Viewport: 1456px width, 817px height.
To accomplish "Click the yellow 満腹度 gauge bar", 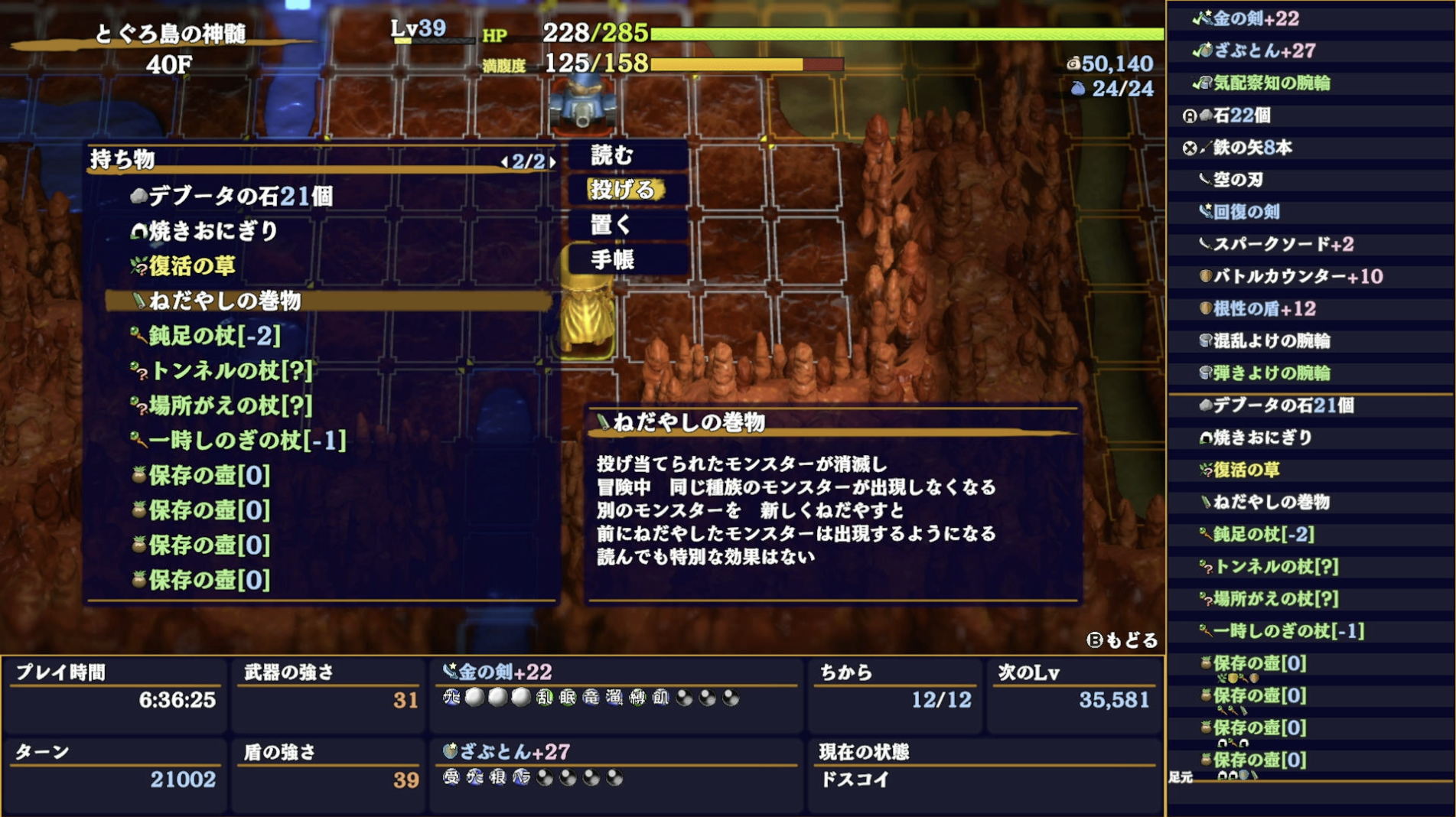I will pyautogui.click(x=727, y=64).
